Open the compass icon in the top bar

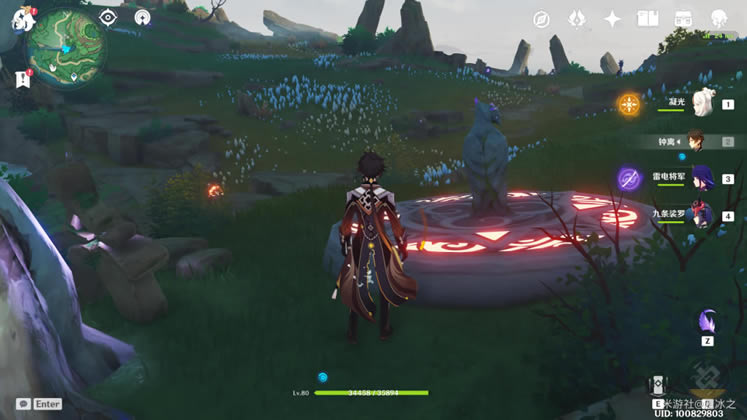(x=541, y=19)
